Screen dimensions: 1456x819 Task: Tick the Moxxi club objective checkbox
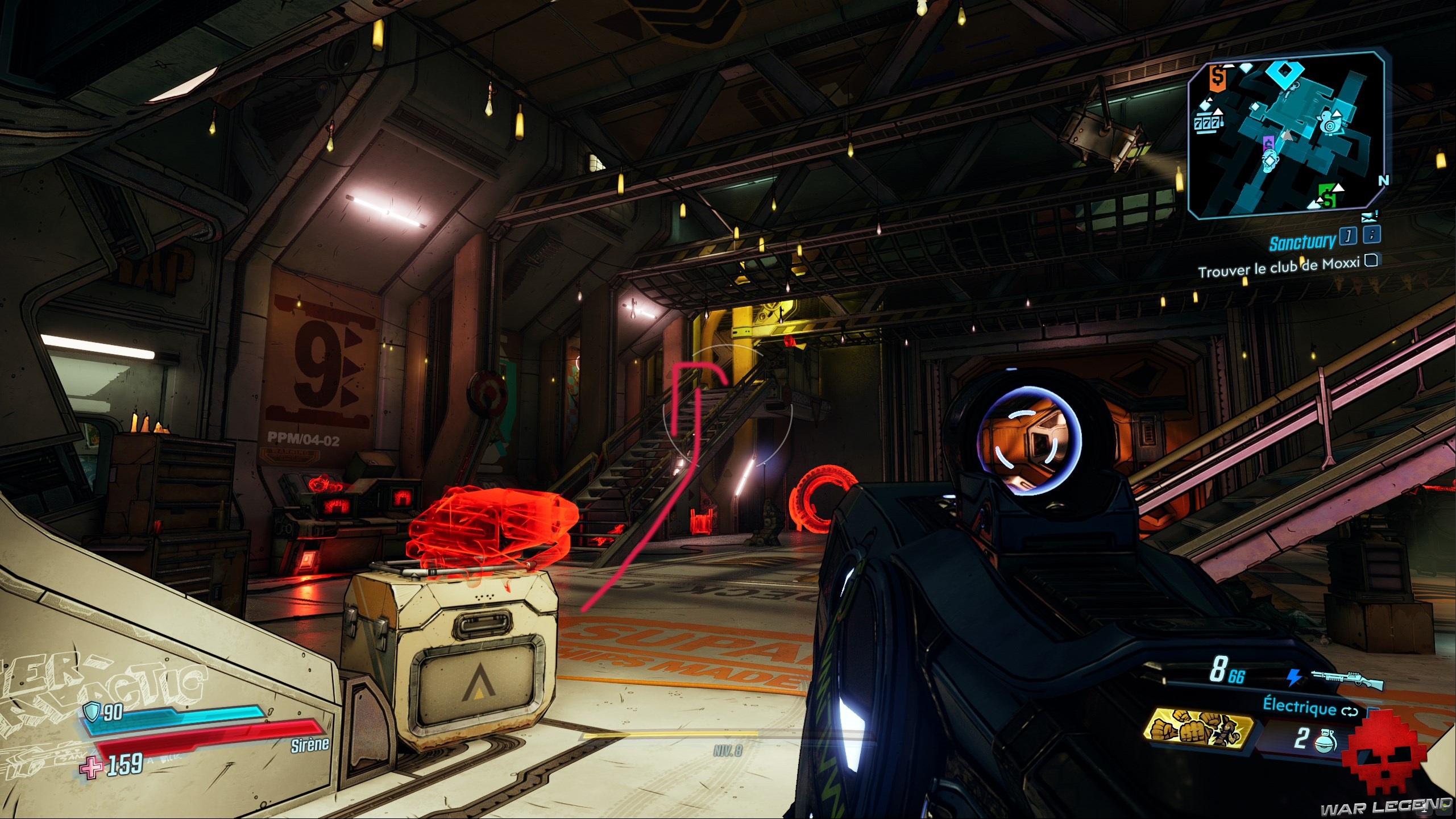click(x=1371, y=260)
